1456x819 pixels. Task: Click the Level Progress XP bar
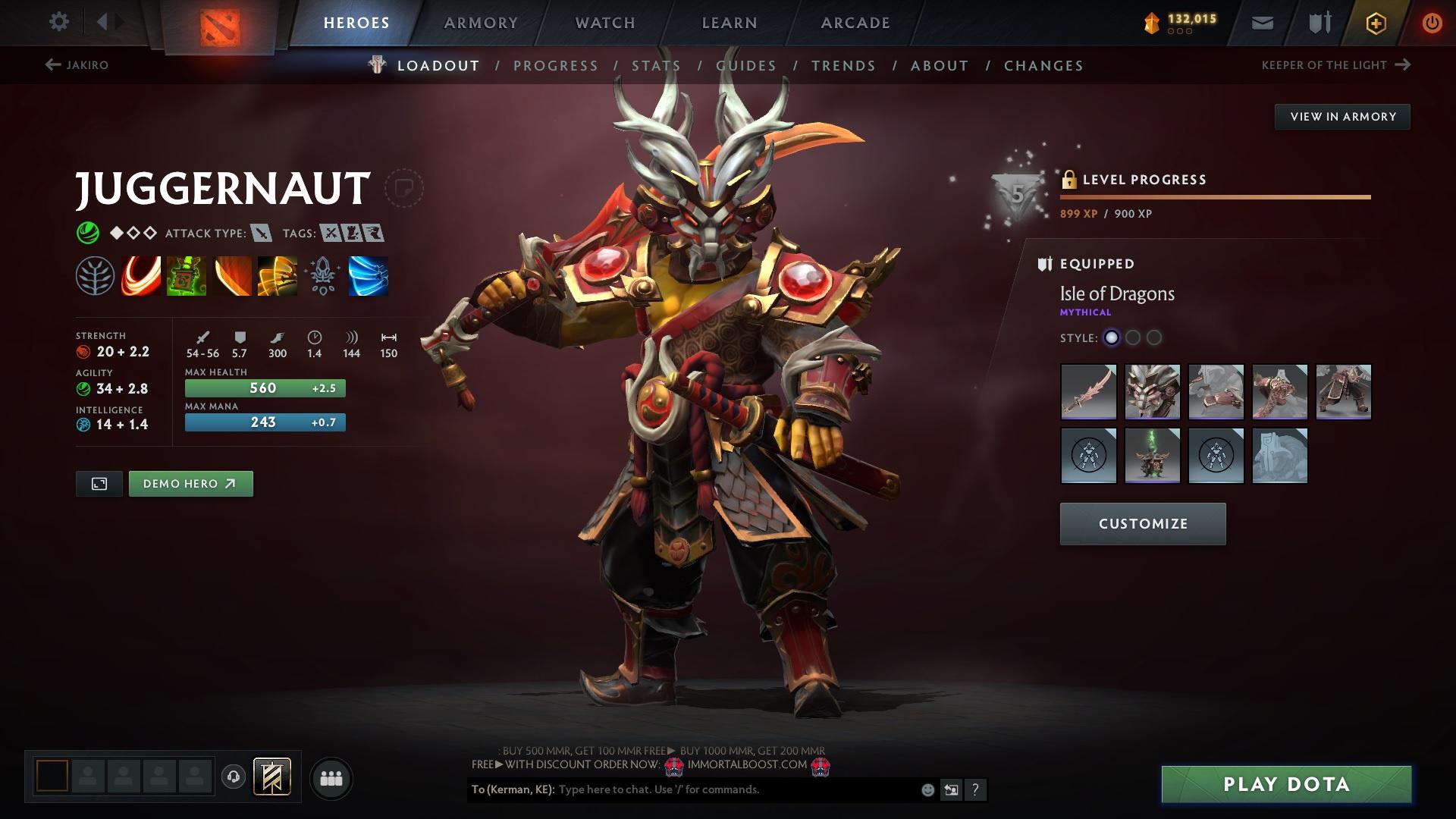click(1213, 196)
